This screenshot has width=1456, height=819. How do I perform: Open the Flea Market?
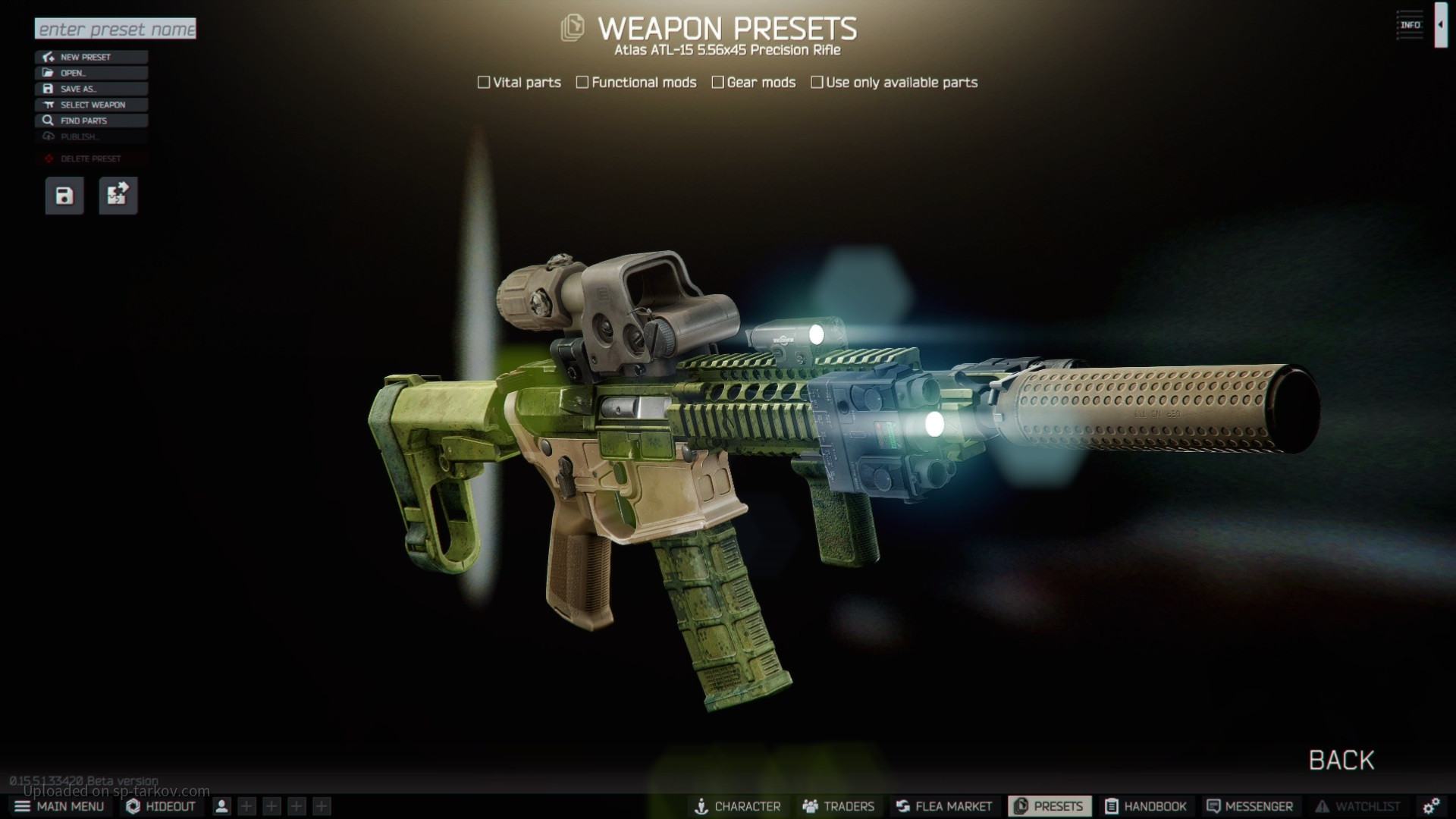click(x=943, y=806)
